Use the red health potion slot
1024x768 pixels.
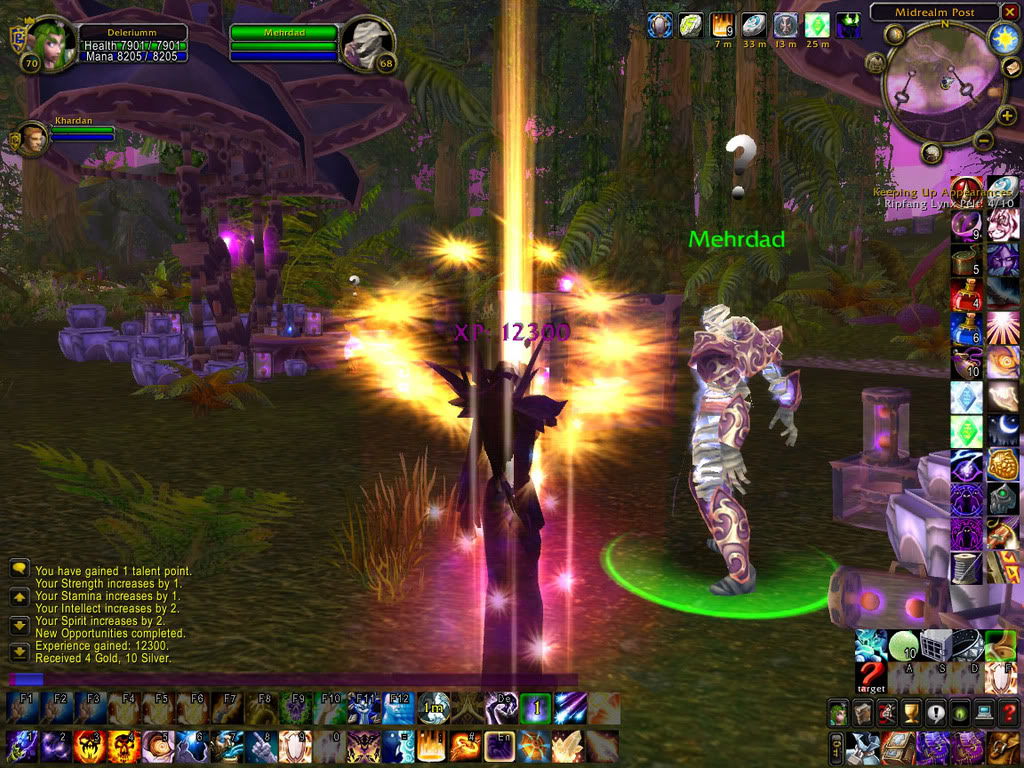coord(965,296)
